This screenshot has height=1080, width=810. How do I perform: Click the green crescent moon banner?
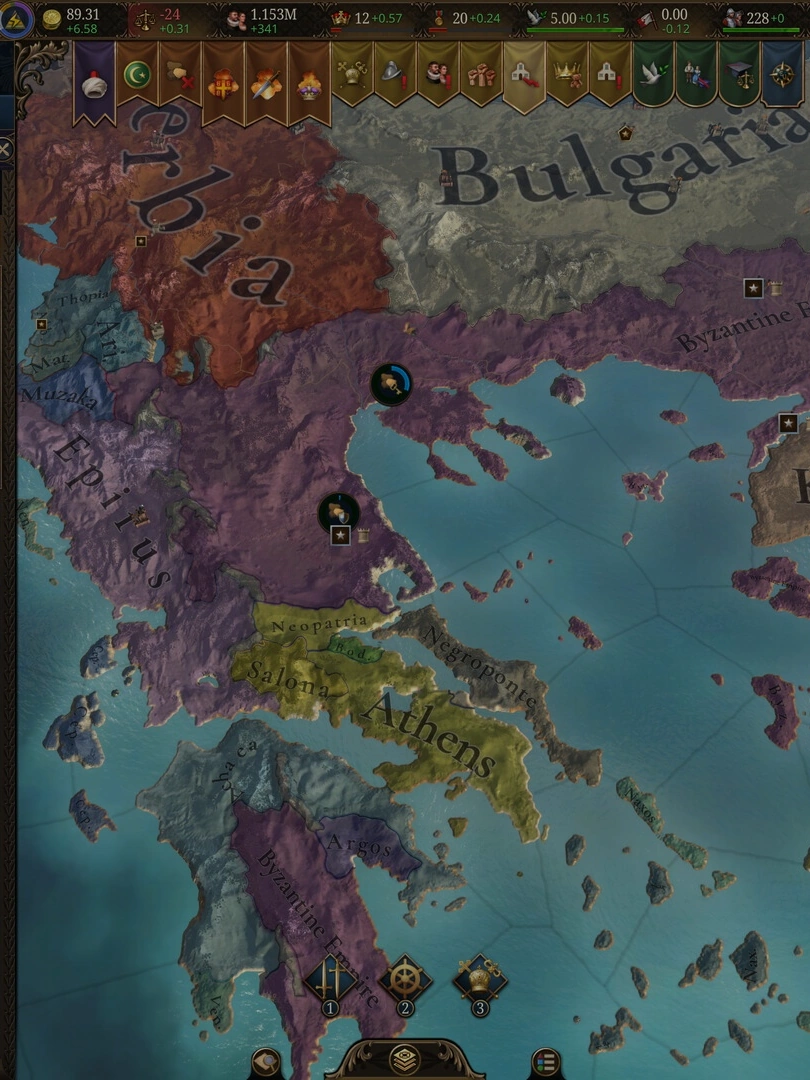click(138, 76)
